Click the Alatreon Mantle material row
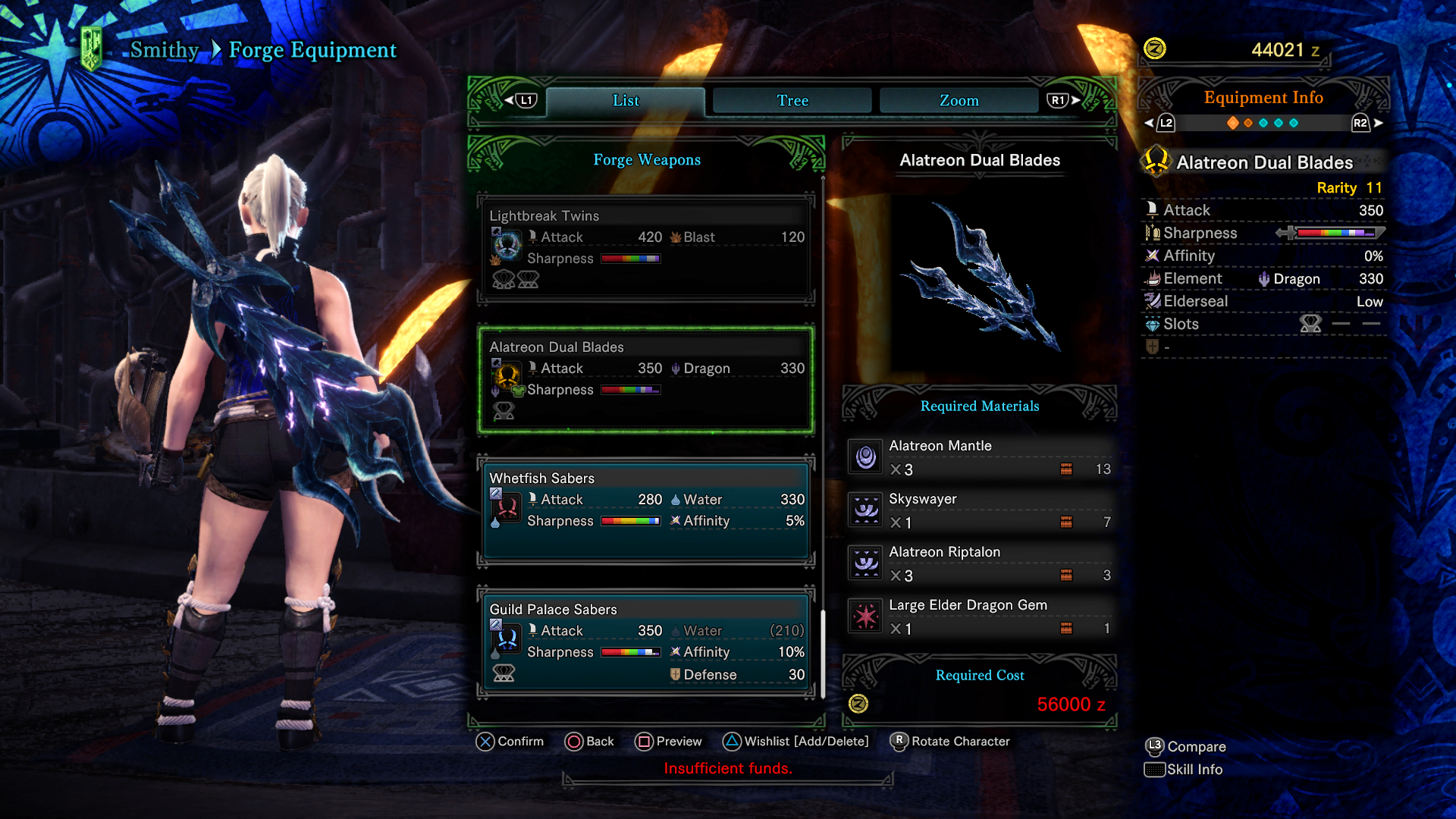The height and width of the screenshot is (819, 1456). 980,457
